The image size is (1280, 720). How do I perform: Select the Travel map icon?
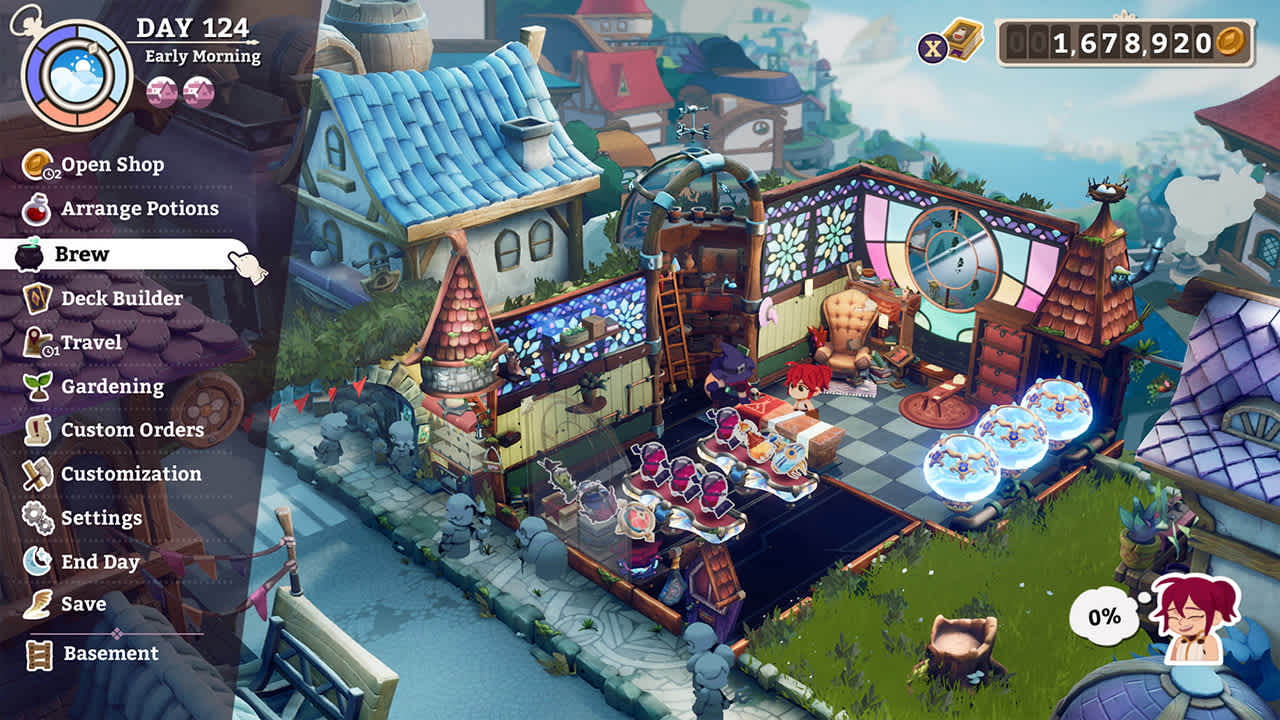[x=35, y=342]
